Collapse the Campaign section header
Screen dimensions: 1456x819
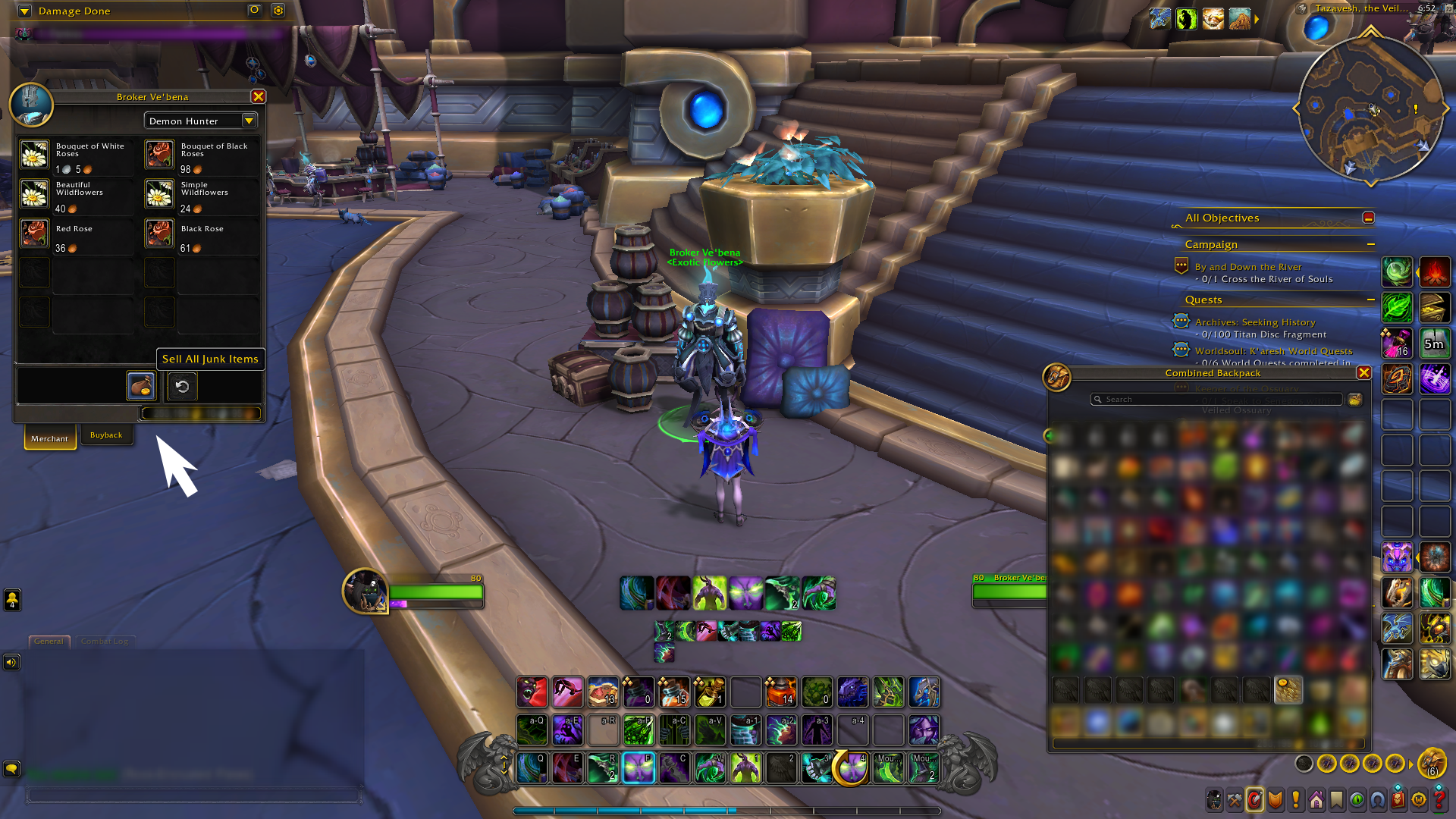1371,244
